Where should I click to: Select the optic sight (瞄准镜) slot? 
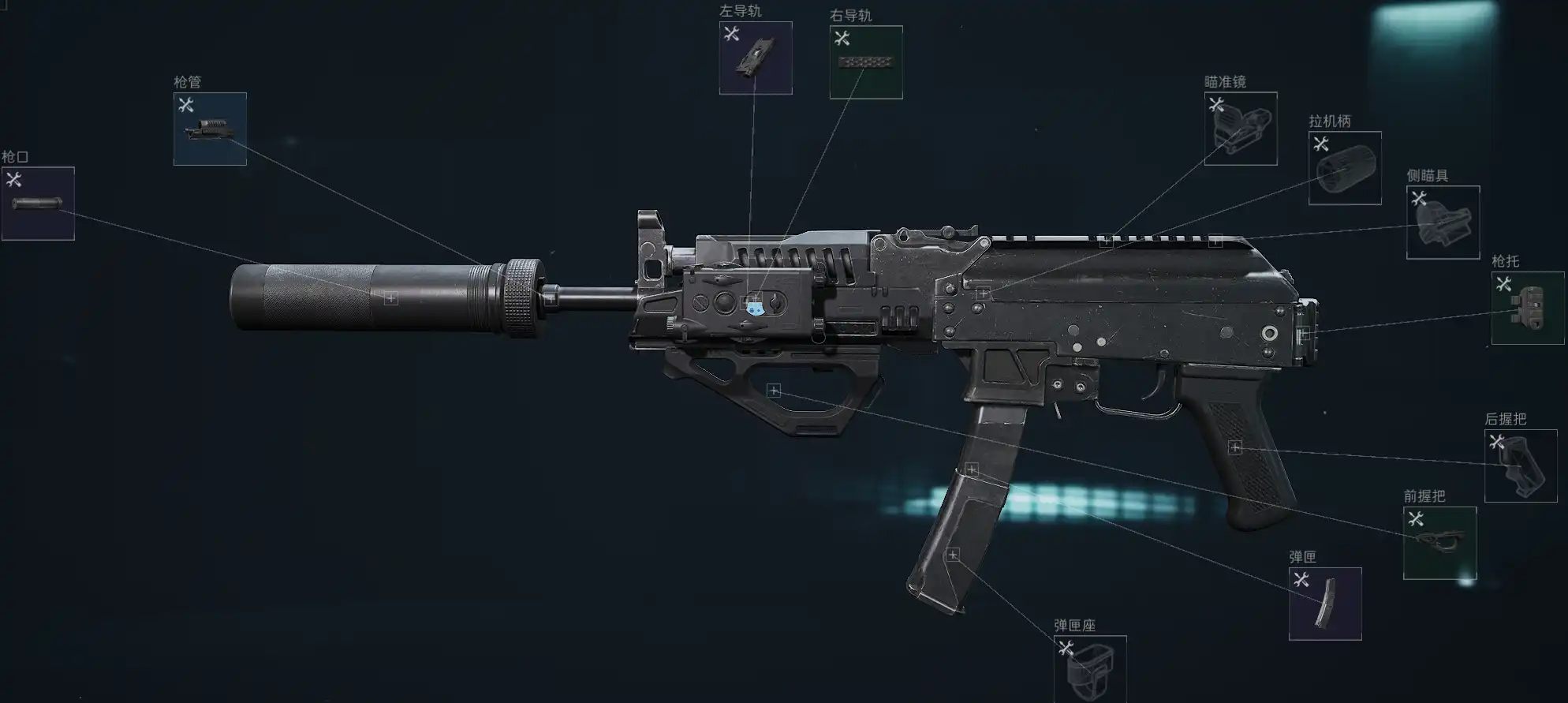(x=1241, y=129)
